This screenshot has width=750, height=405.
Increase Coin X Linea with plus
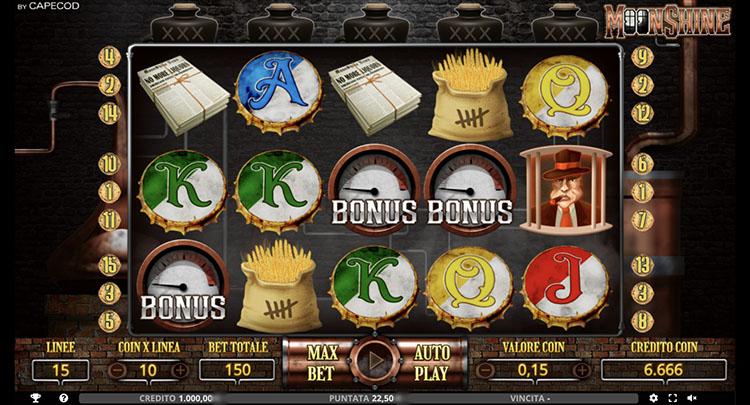179,370
